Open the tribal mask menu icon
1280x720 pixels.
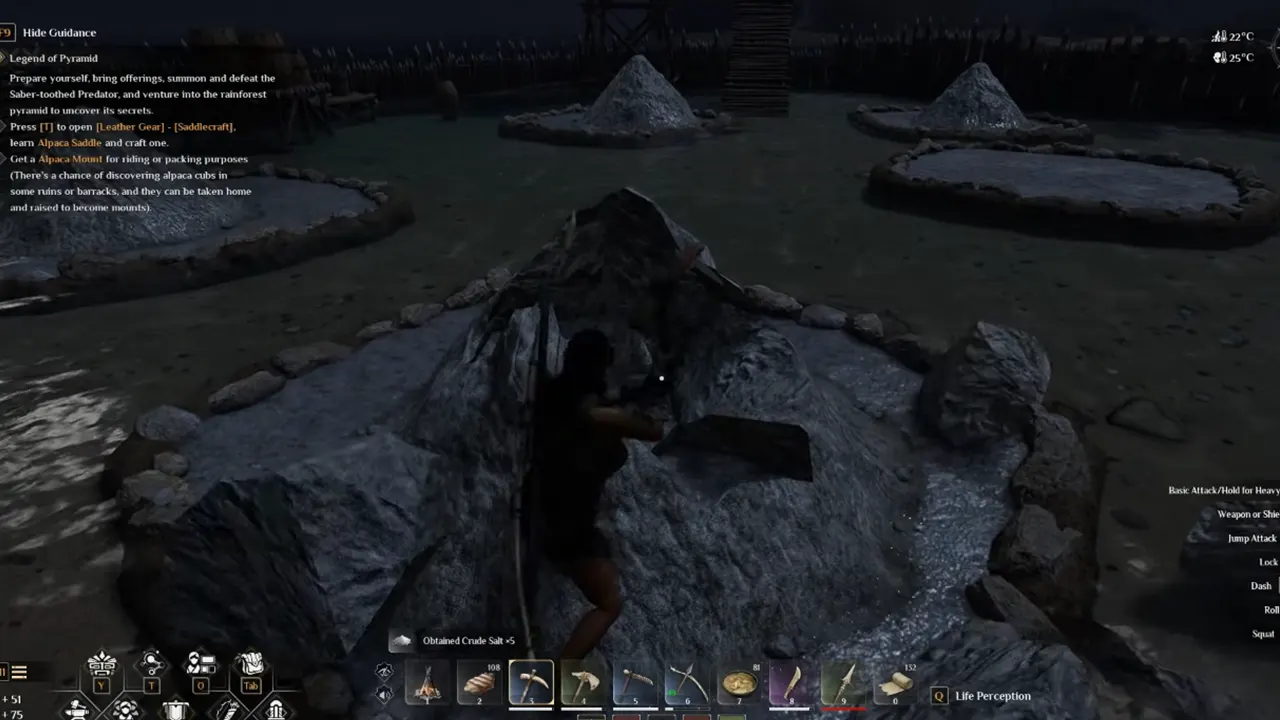coord(102,665)
